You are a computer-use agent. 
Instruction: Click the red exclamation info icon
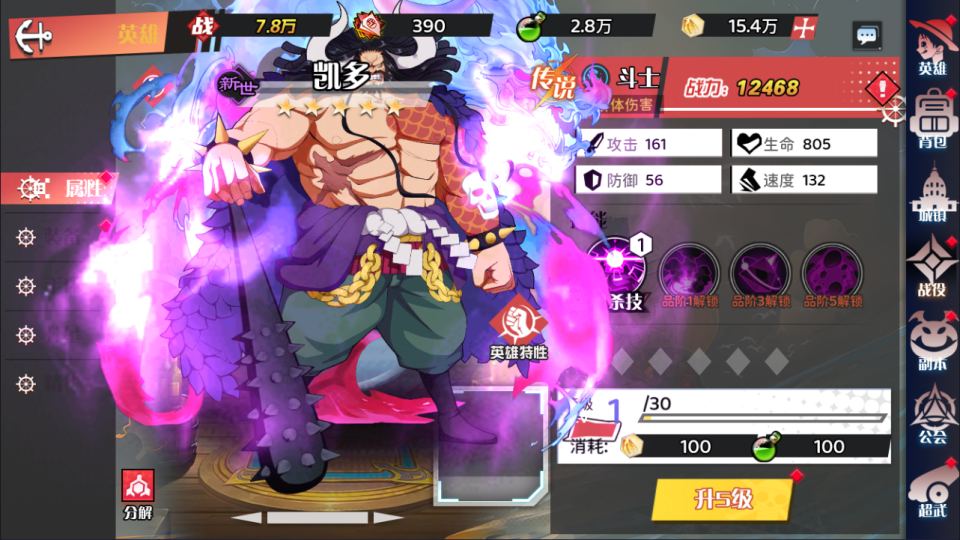pos(882,87)
